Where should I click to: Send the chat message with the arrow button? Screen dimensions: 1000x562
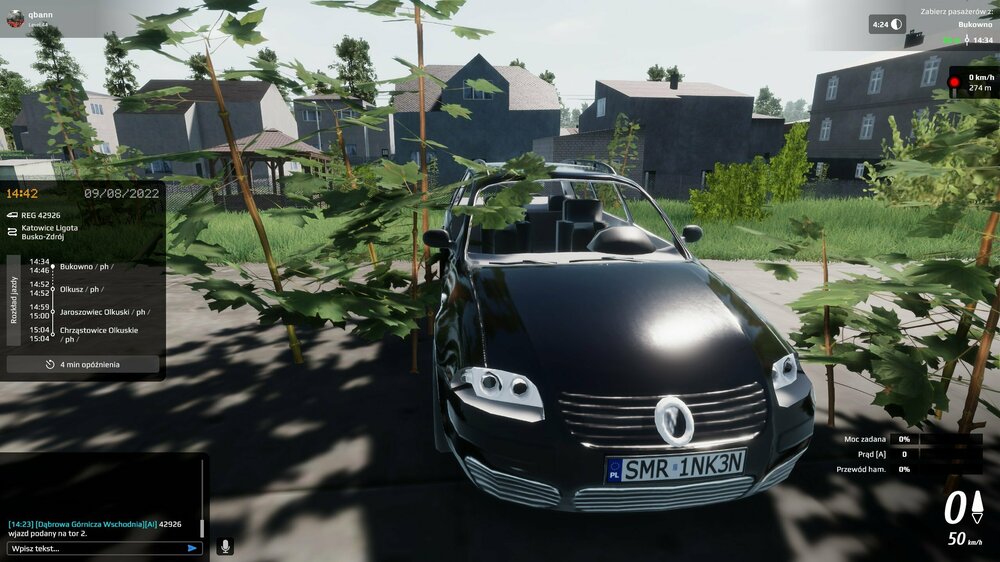(x=192, y=548)
